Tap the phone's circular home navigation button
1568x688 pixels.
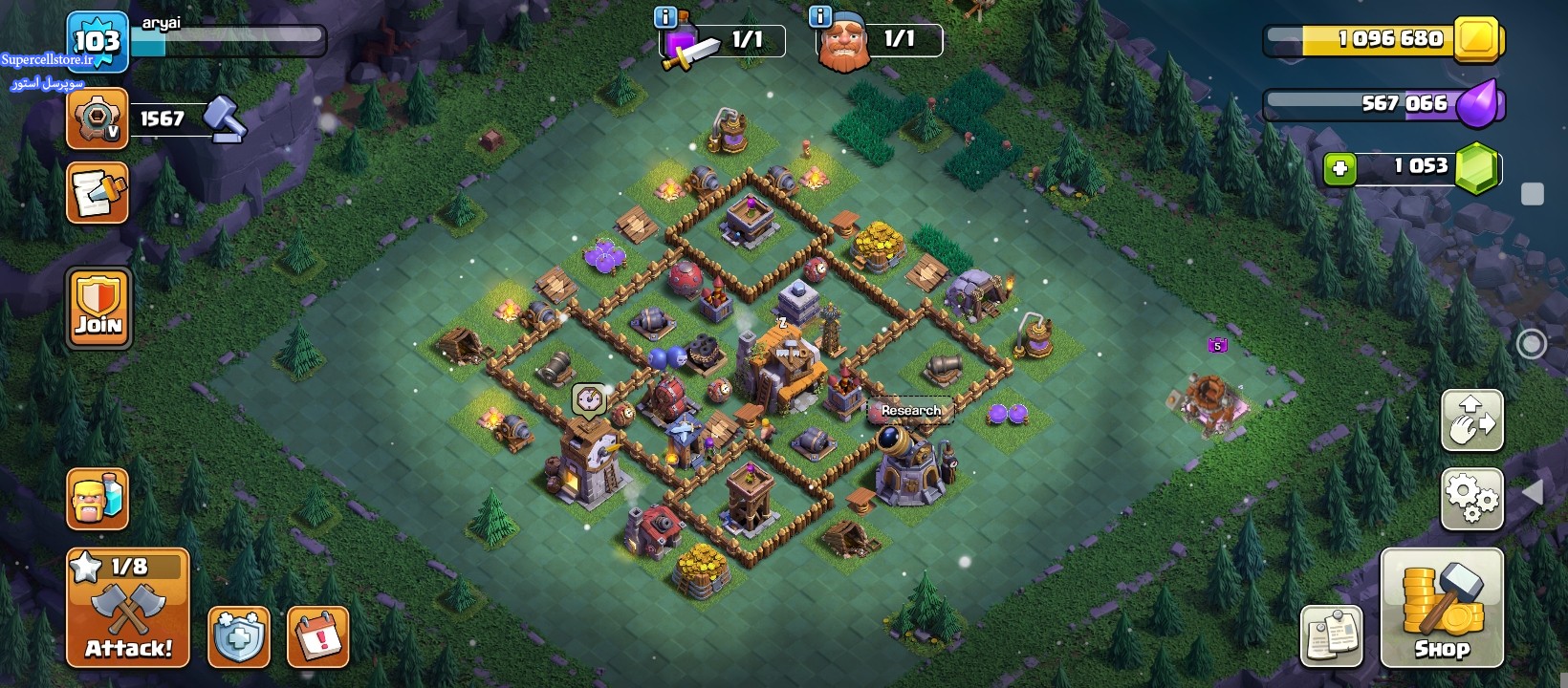point(1532,344)
